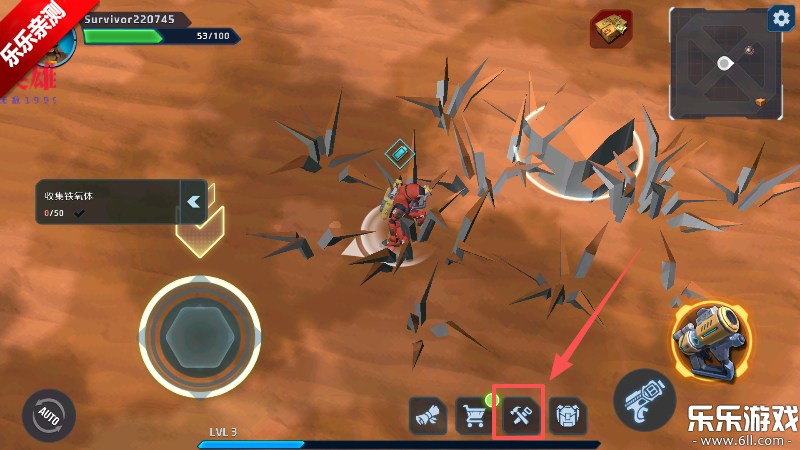Open the scroll quest log icon
The height and width of the screenshot is (450, 800).
428,415
